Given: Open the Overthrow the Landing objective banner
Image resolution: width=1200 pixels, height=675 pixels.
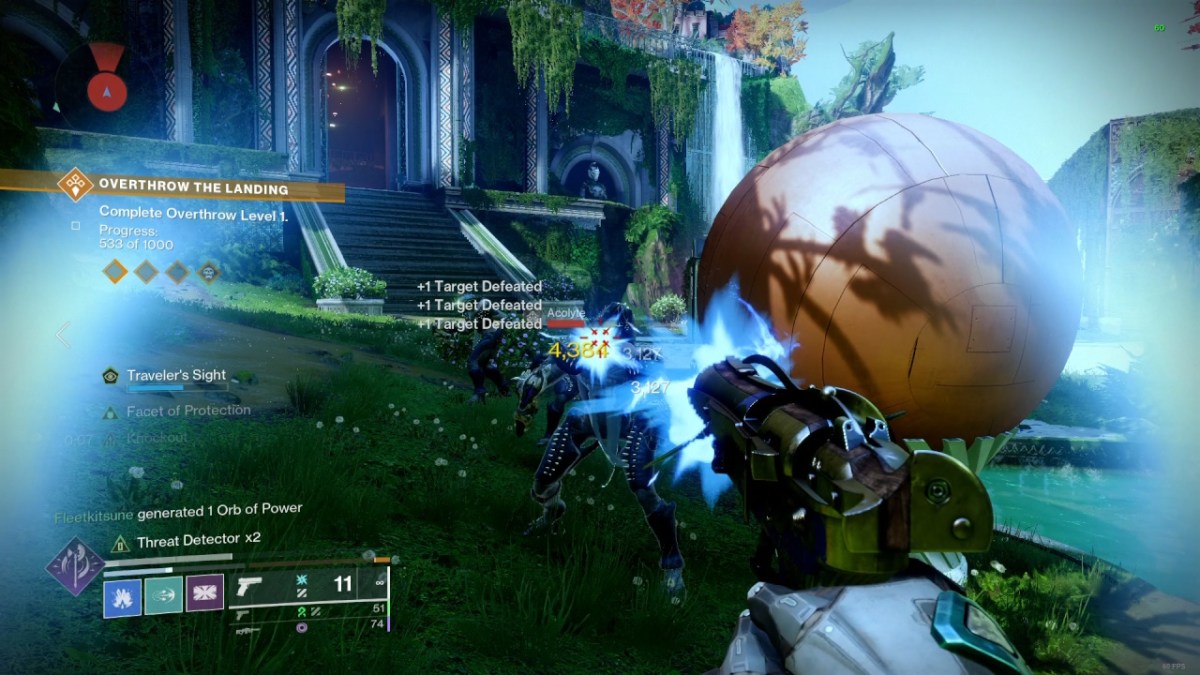Looking at the screenshot, I should pos(192,187).
